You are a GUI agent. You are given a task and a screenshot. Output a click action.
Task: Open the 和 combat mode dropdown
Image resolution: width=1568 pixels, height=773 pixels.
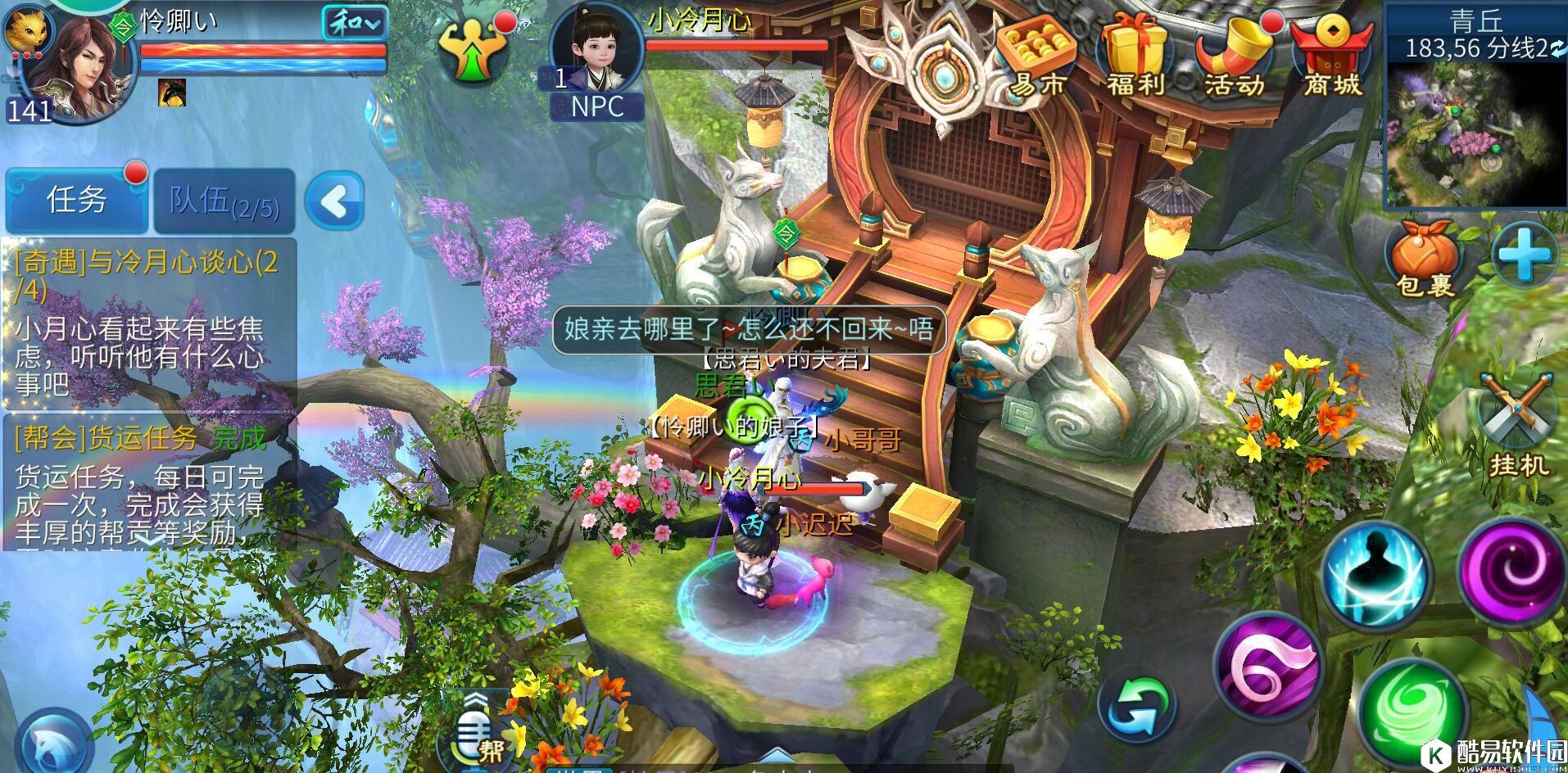tap(354, 23)
